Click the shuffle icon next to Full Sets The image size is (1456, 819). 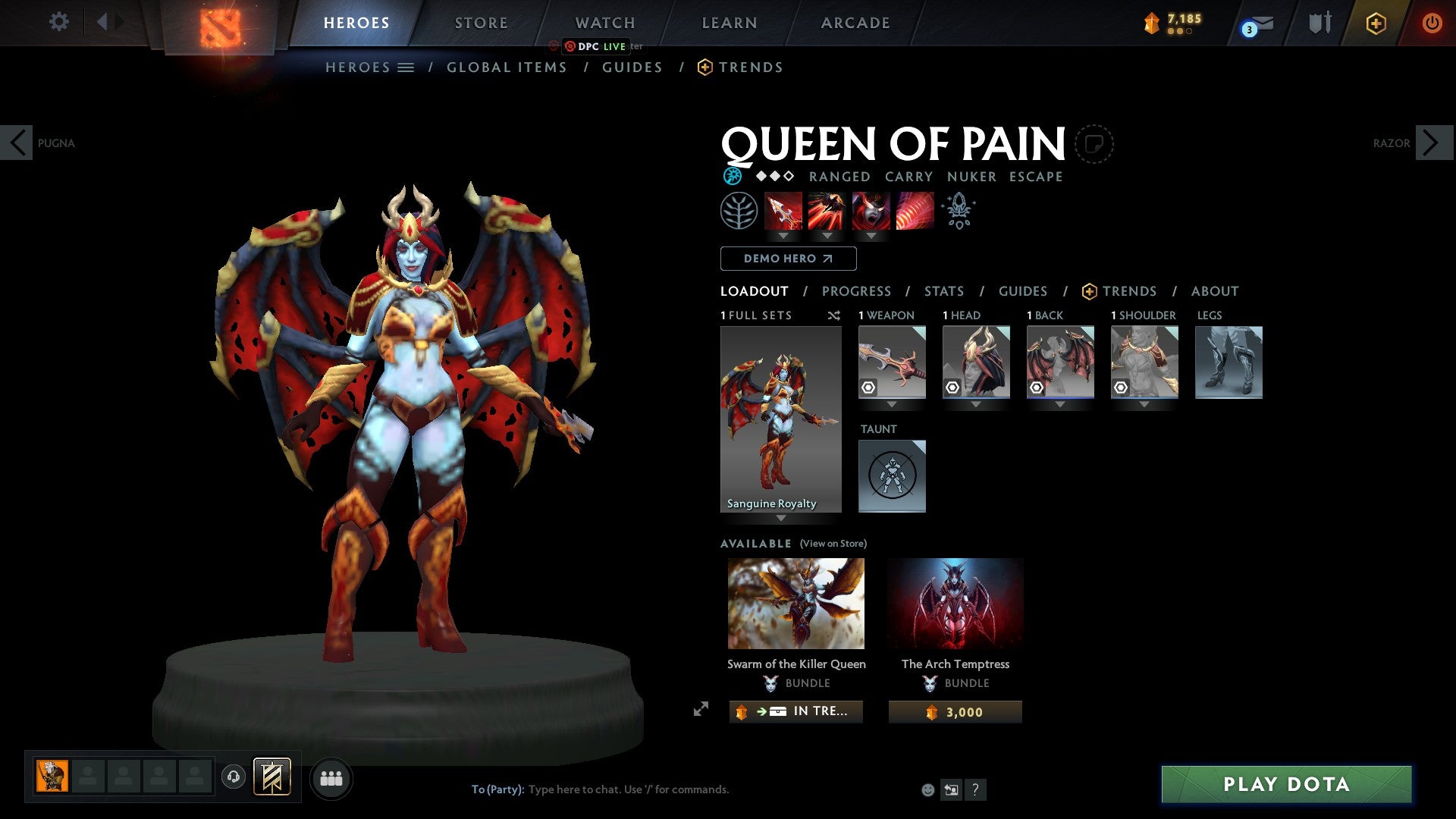pos(834,315)
